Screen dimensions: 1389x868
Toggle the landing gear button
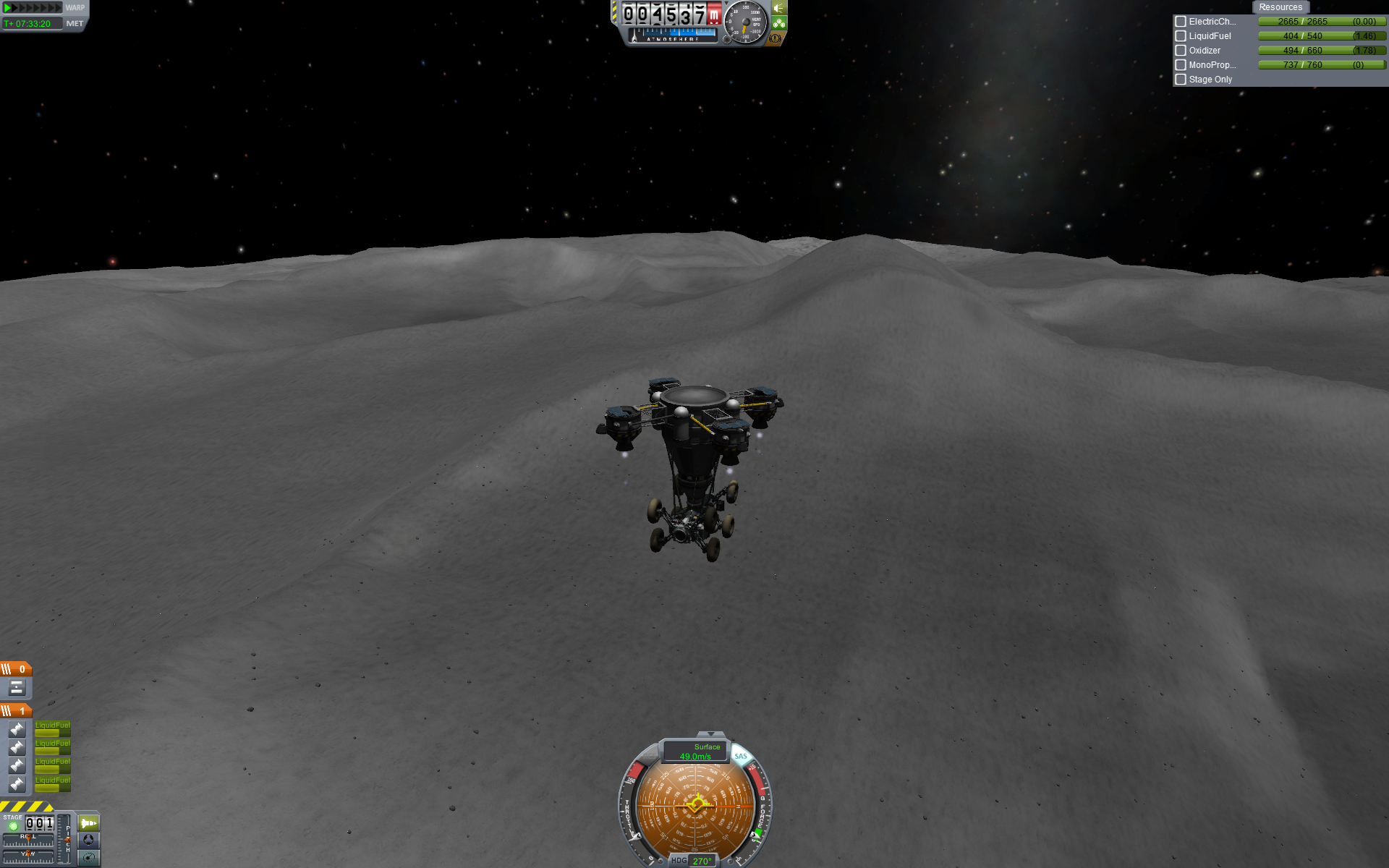[x=778, y=23]
